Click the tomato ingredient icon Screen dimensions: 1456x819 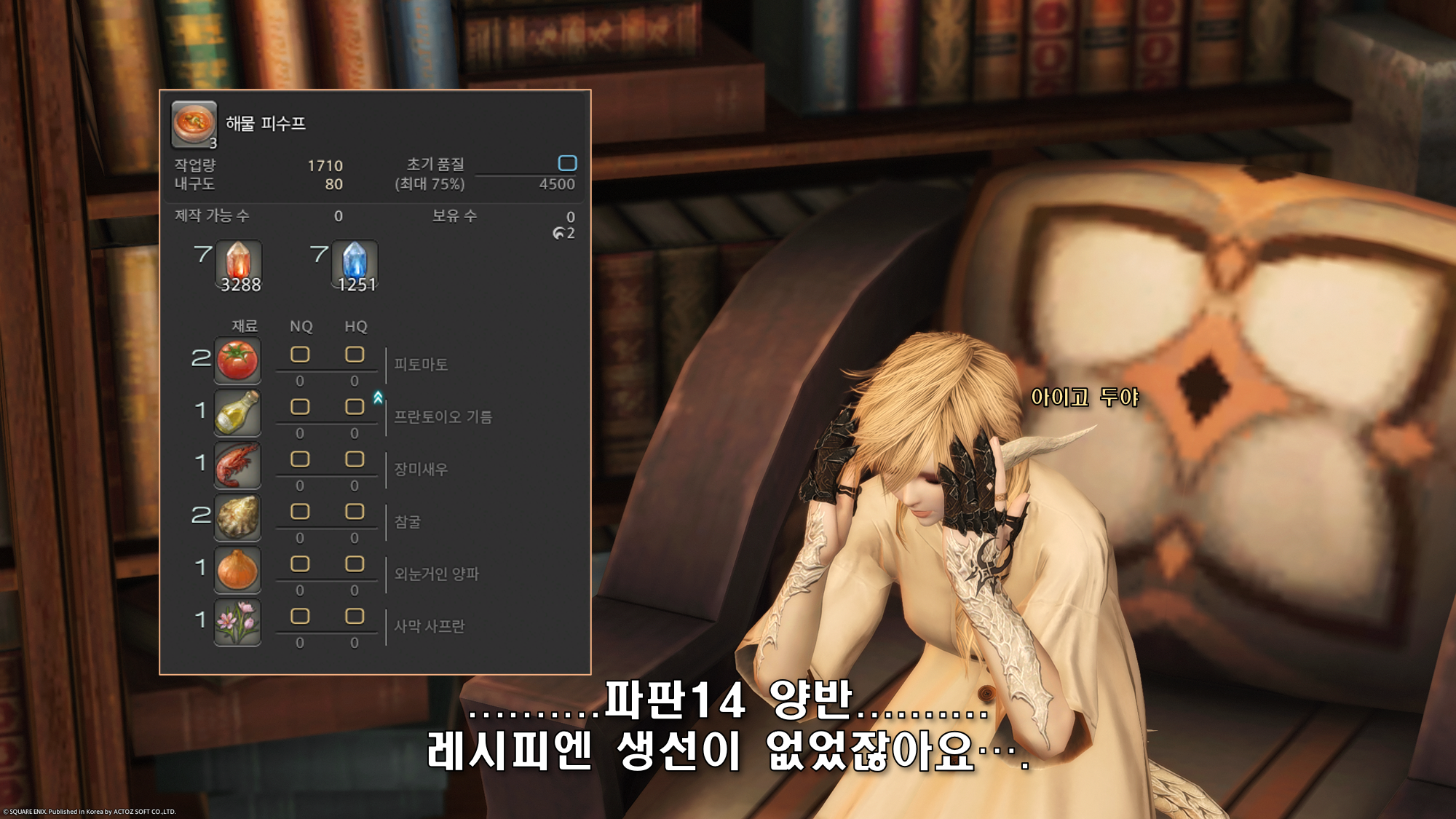point(237,360)
